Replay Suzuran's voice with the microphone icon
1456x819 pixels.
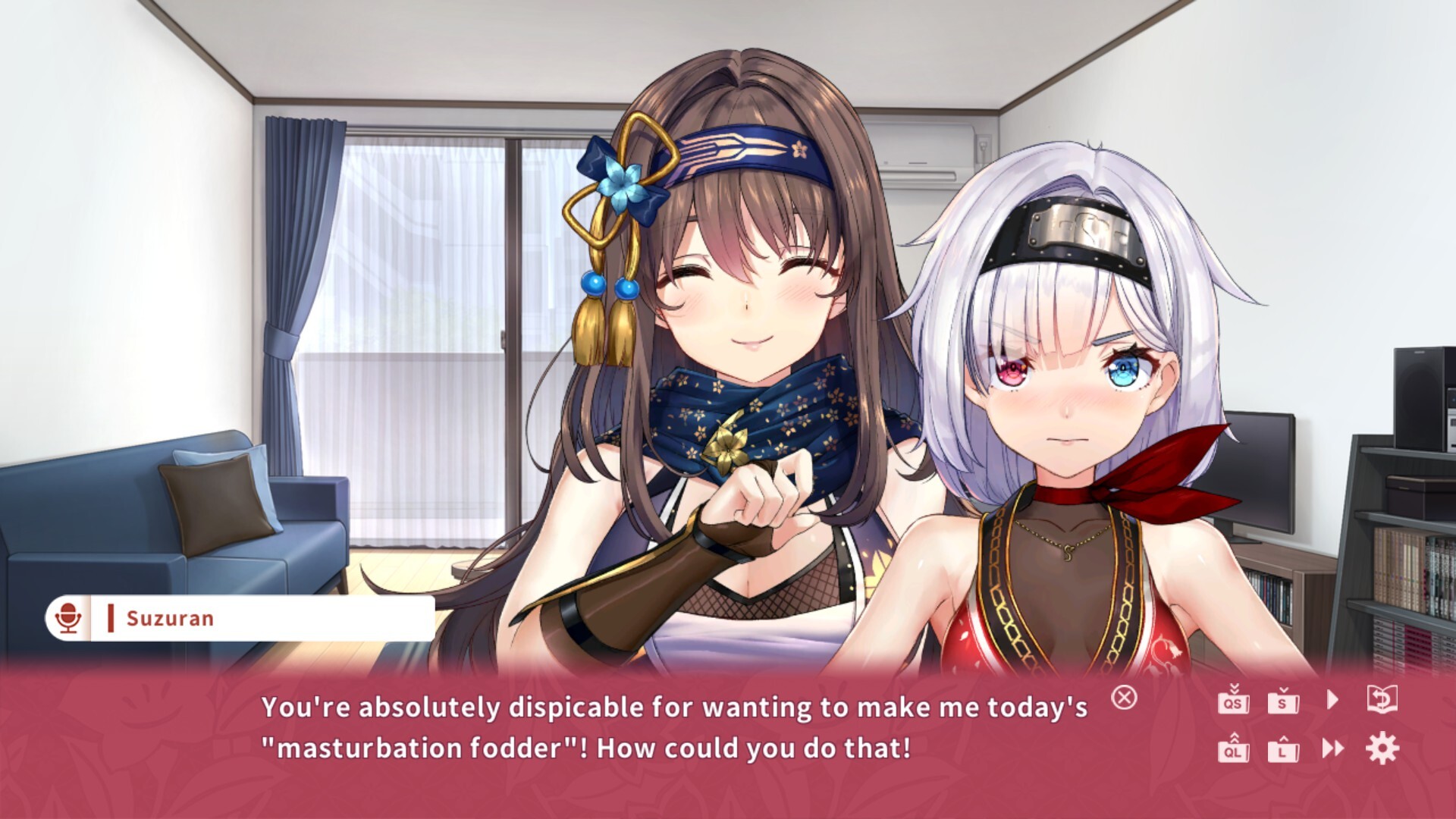[x=68, y=617]
